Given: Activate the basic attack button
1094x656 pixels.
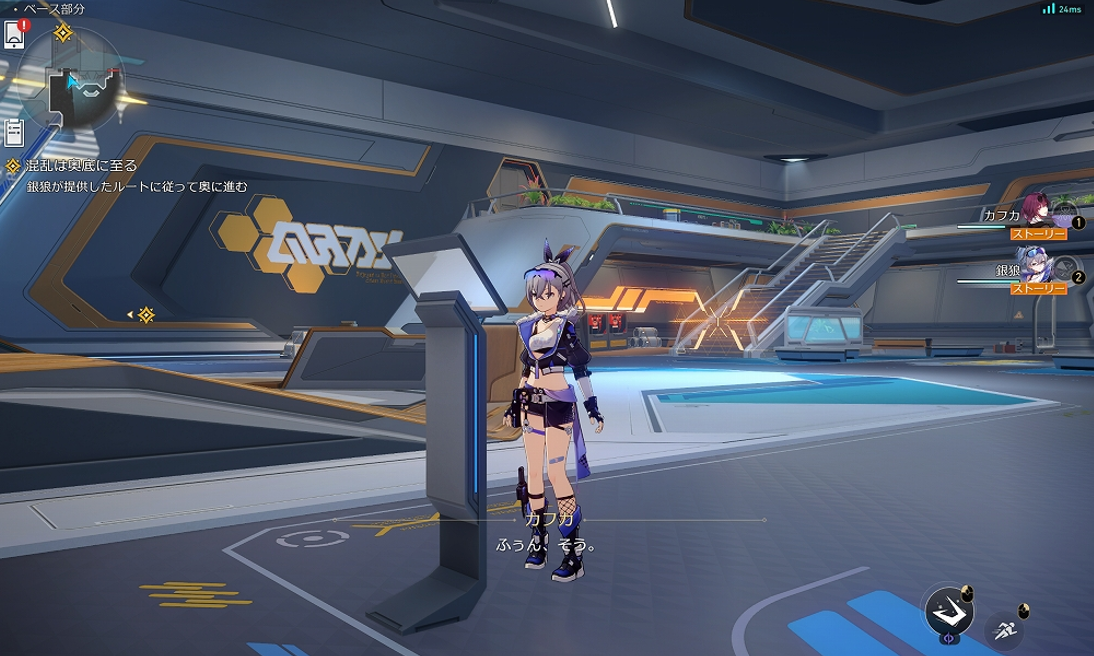Looking at the screenshot, I should point(944,608).
